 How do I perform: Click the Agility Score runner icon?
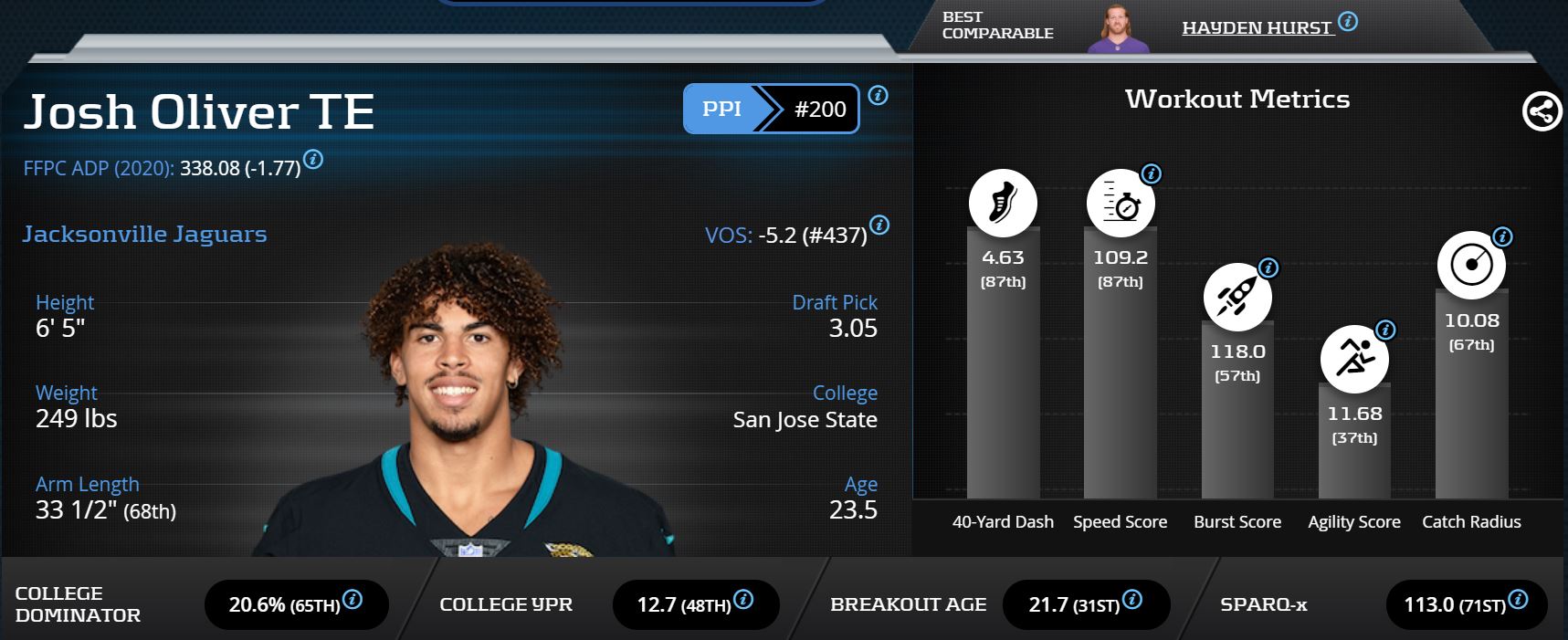click(x=1354, y=359)
